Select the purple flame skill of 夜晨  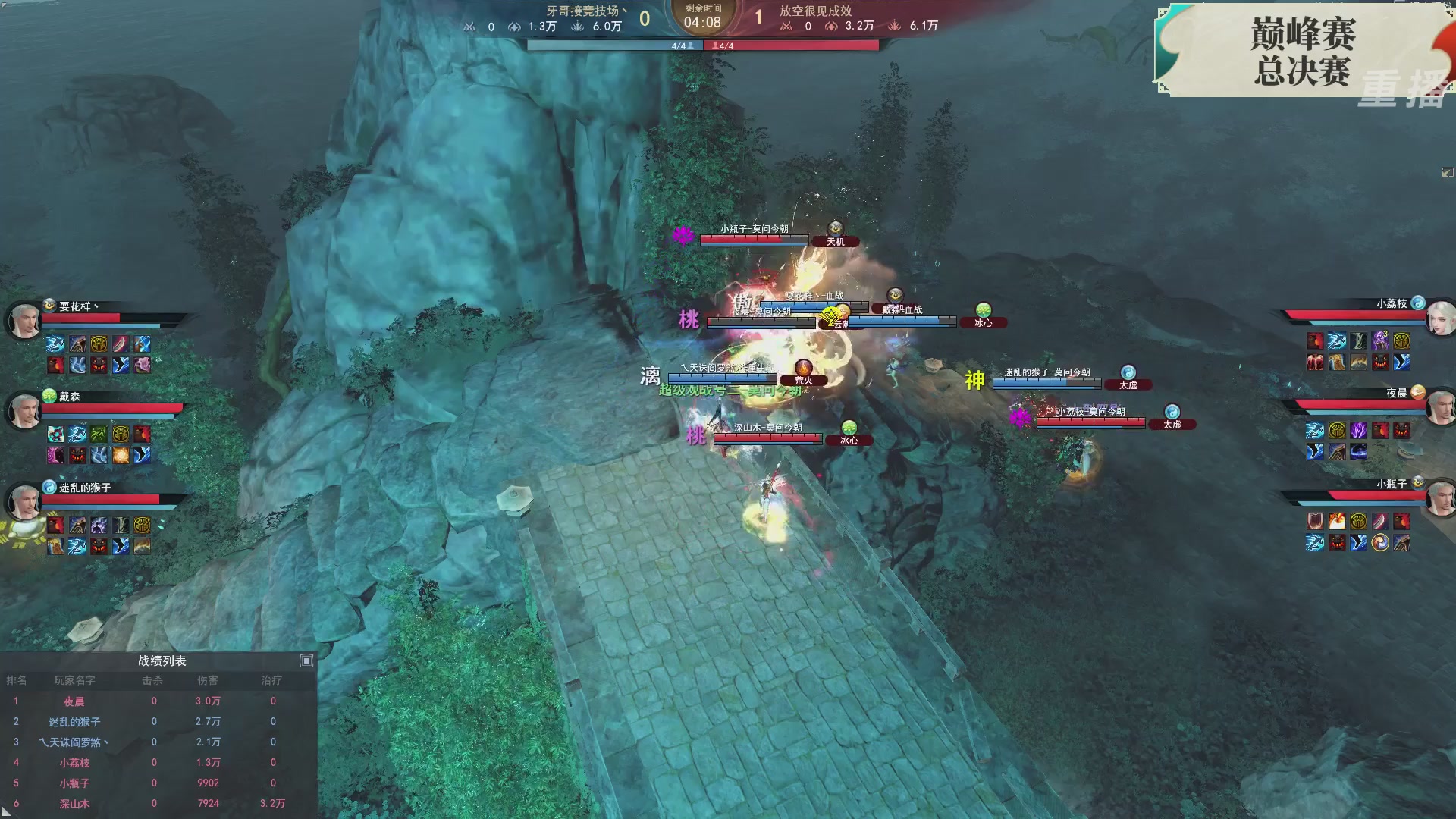(x=1358, y=431)
